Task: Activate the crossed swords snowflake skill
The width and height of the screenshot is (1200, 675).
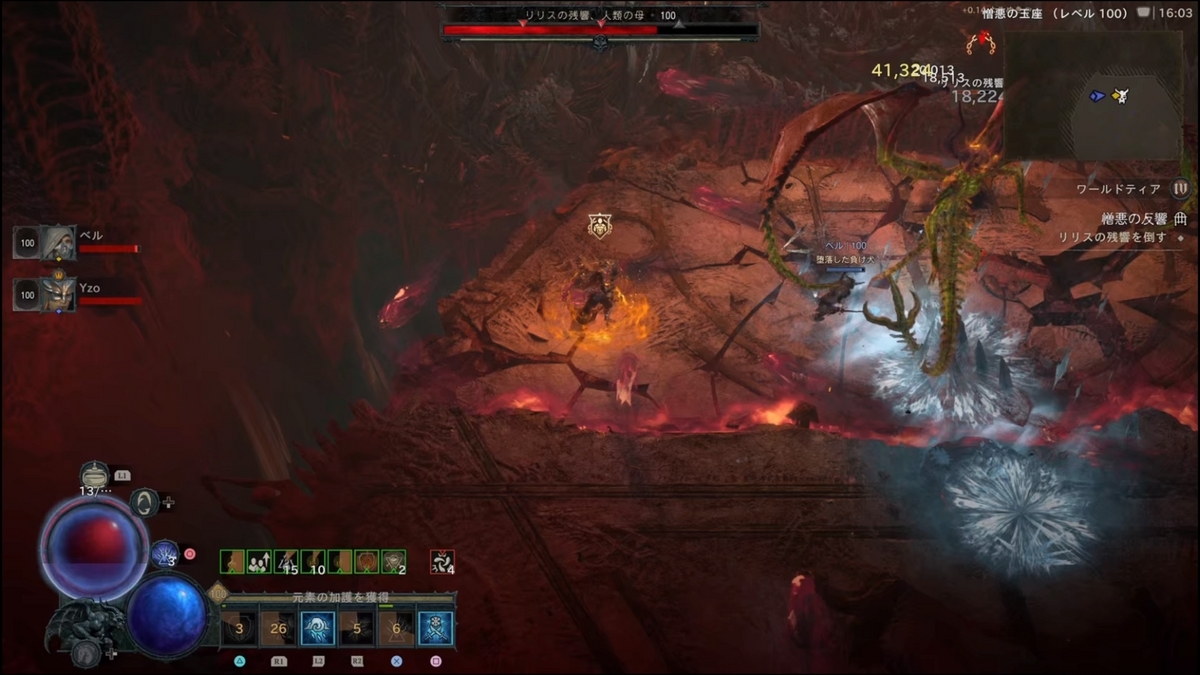Action: (x=435, y=629)
